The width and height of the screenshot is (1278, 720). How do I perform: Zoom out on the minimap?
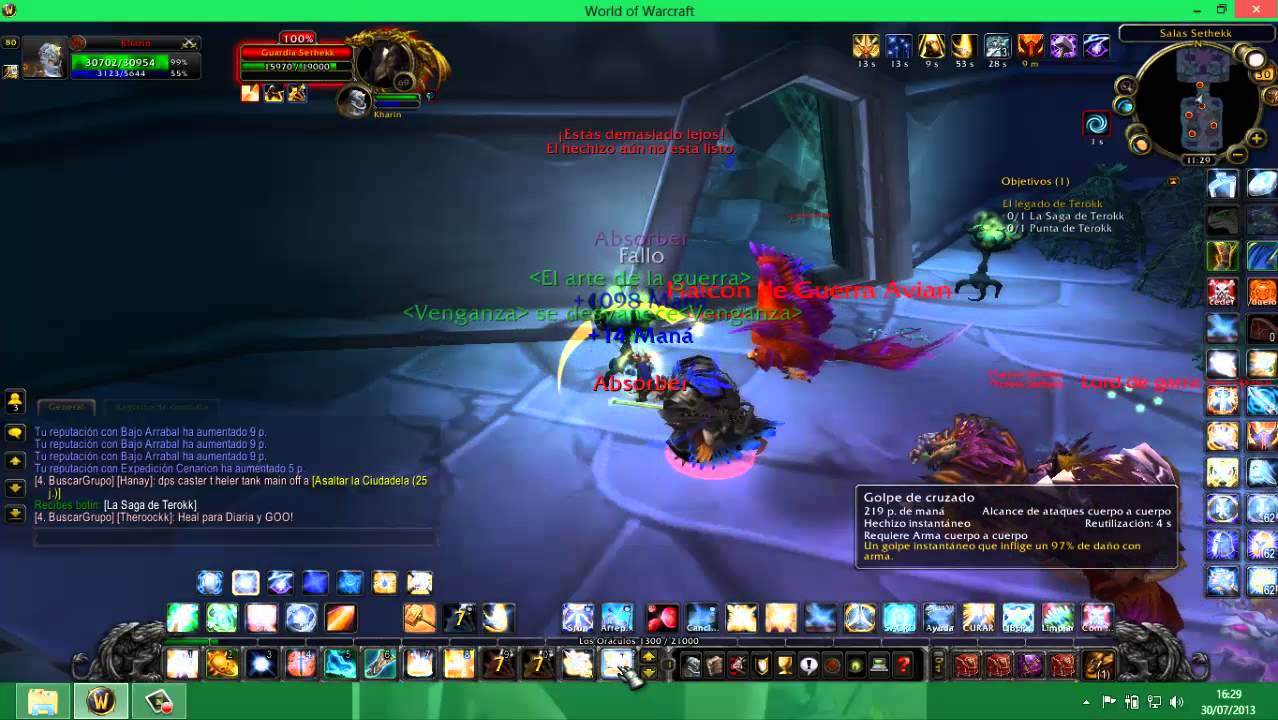[x=1238, y=155]
